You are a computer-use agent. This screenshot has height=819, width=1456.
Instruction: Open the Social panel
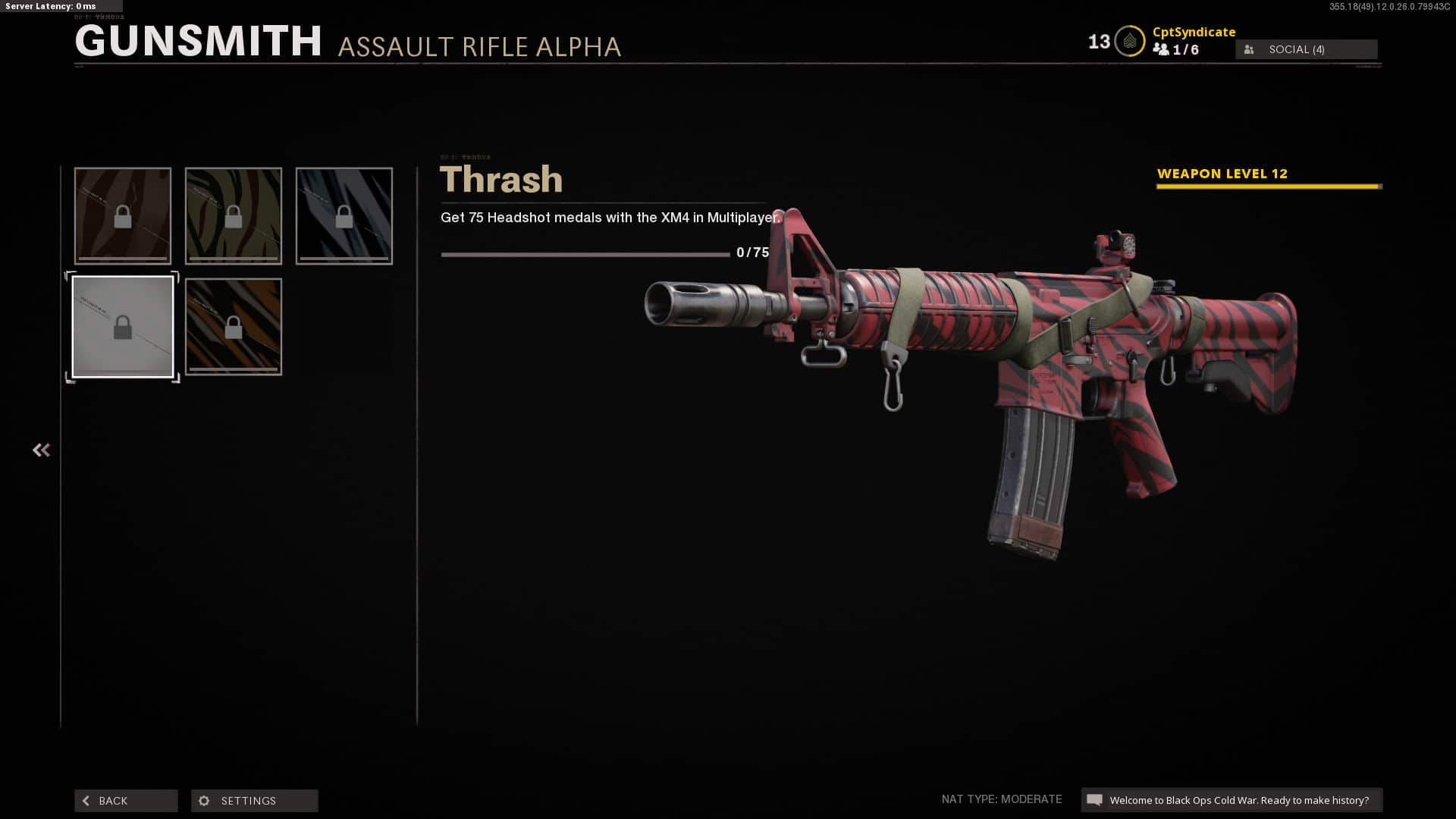click(1306, 49)
